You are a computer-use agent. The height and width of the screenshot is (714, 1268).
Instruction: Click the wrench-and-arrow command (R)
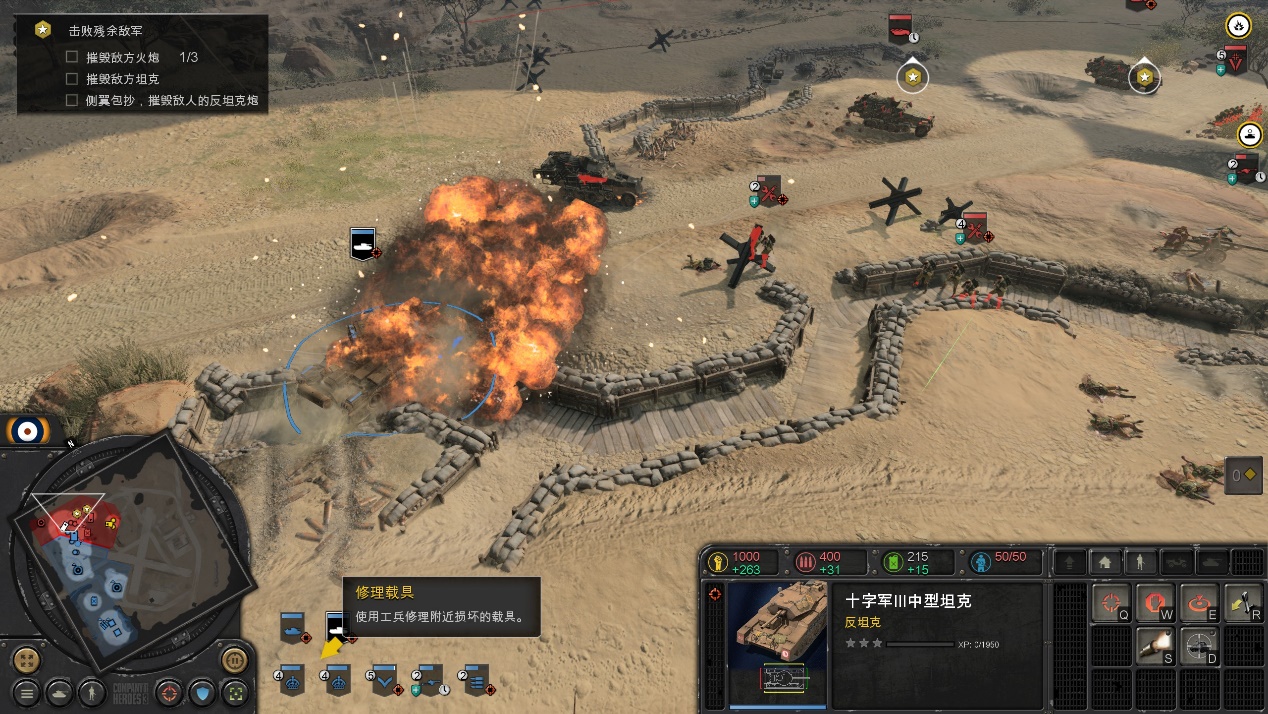click(1243, 602)
